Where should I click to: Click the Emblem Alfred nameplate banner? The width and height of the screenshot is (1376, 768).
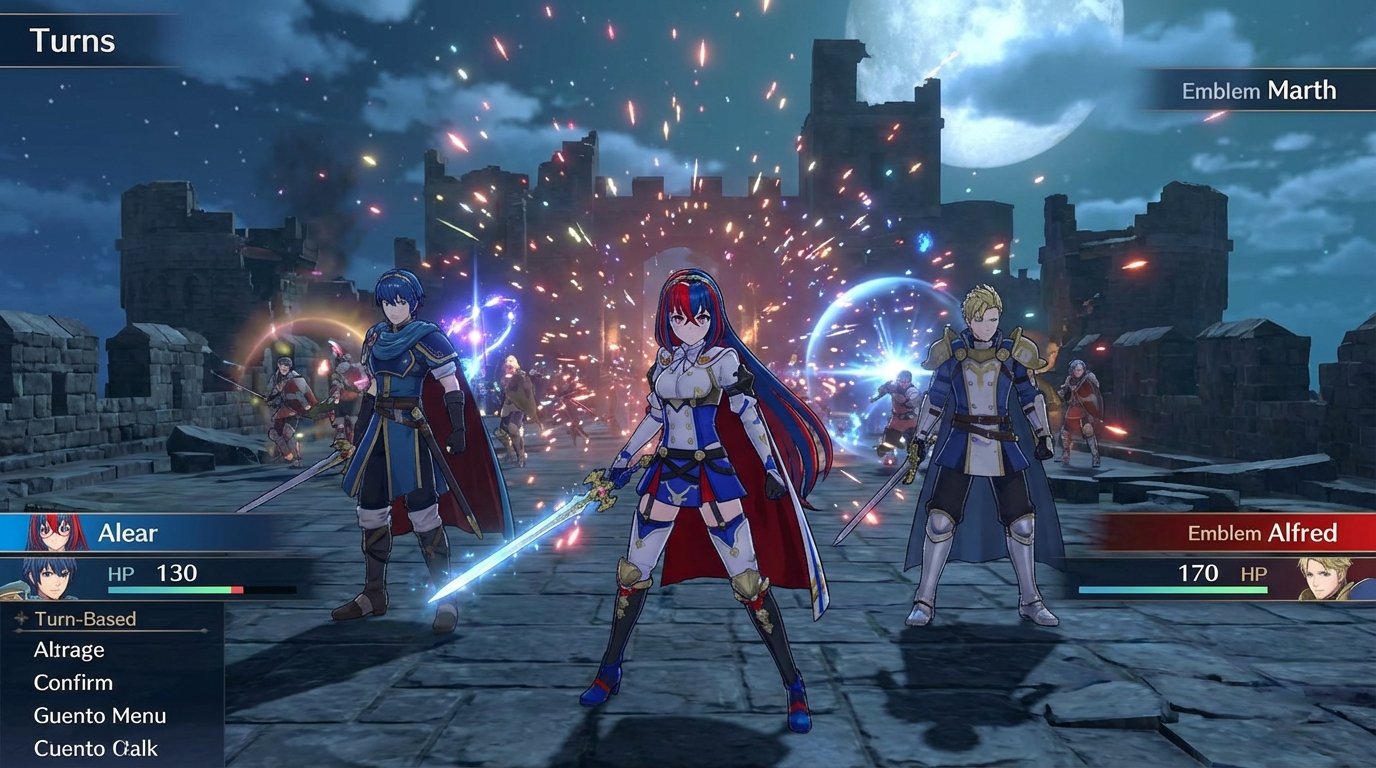1260,533
